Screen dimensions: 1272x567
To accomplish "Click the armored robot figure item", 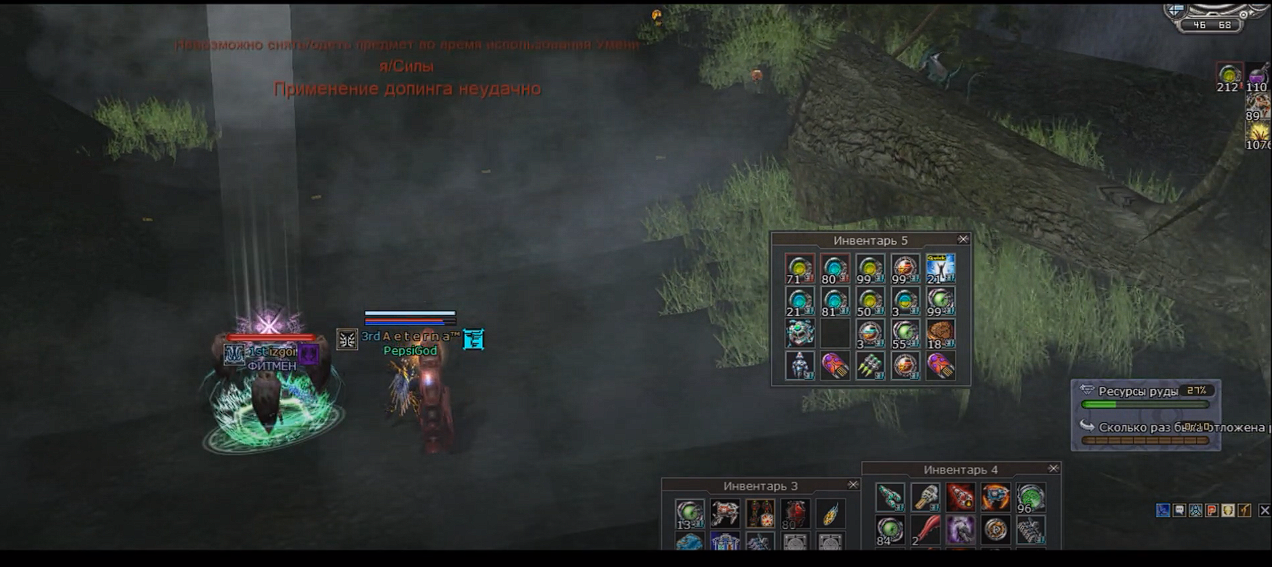I will tap(800, 366).
